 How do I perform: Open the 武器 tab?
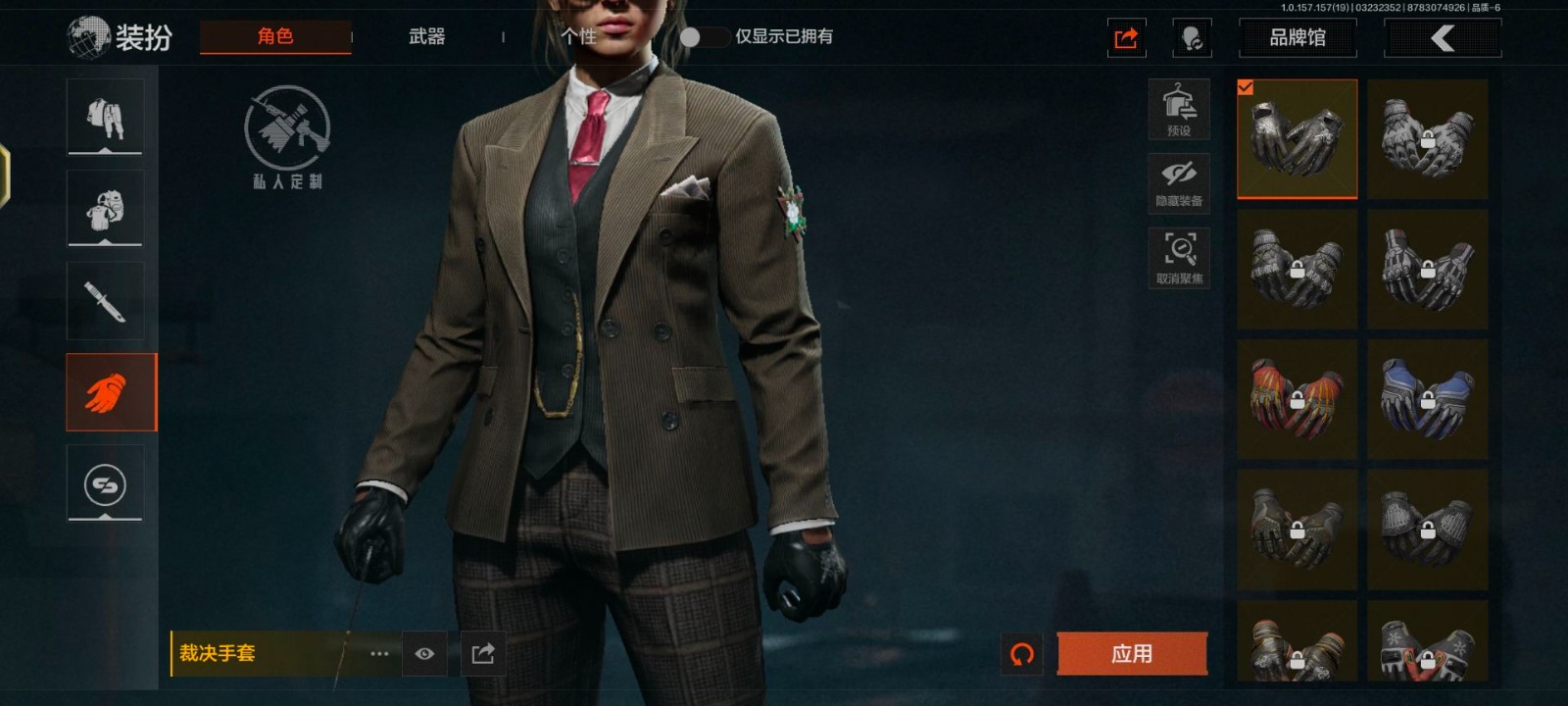pyautogui.click(x=427, y=37)
